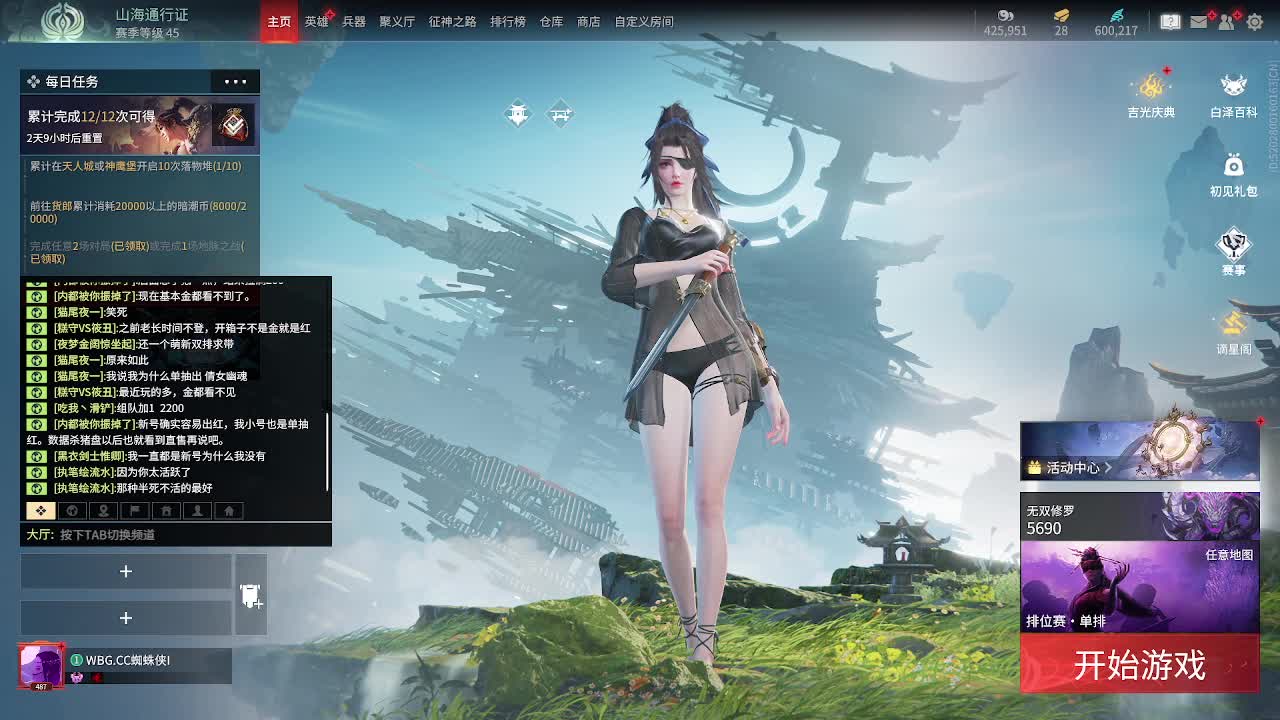The width and height of the screenshot is (1280, 720).
Task: Claim the 初见礼包 gift pack
Action: [x=1233, y=174]
